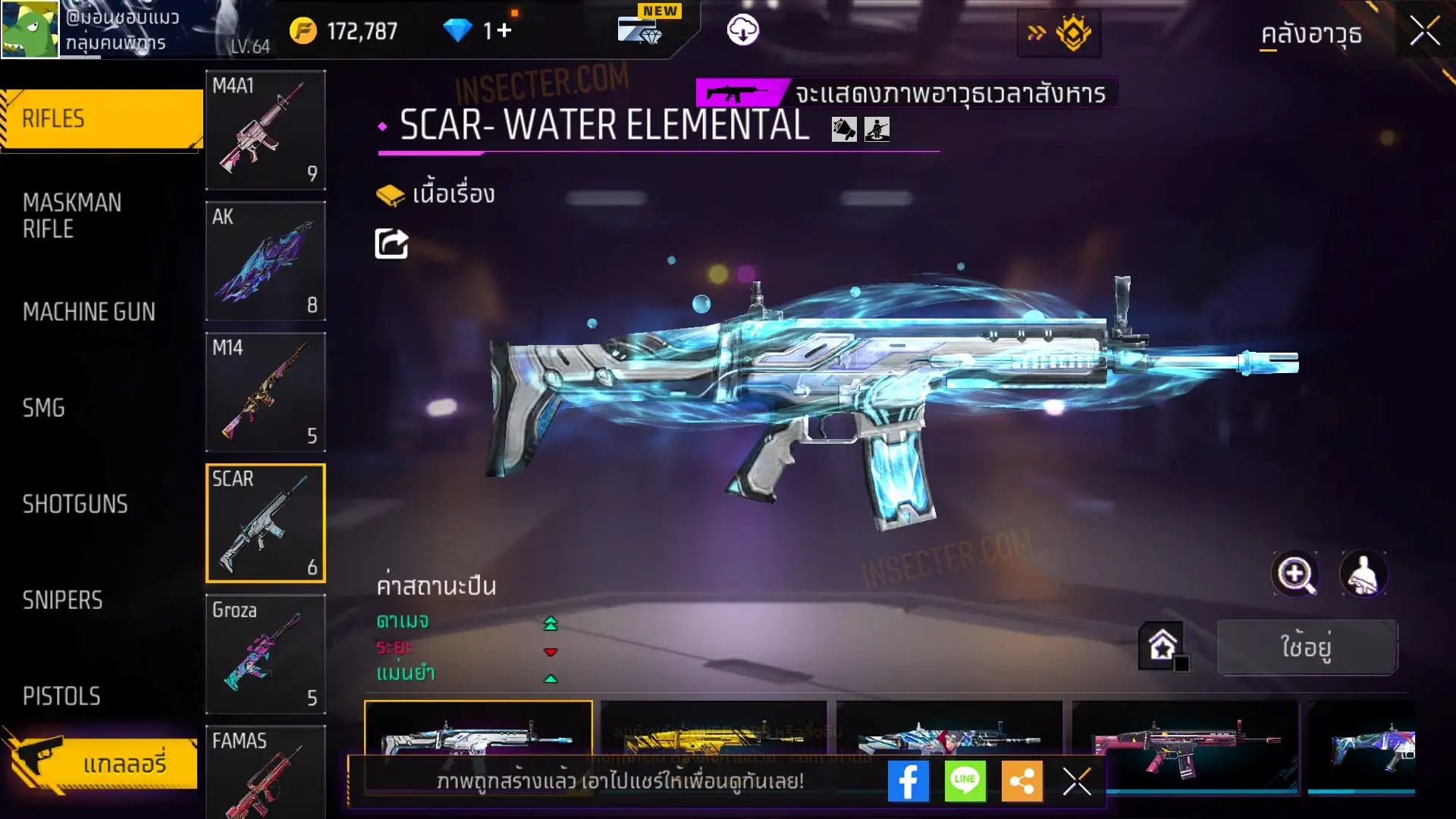Choose the AK weapon tile
Image resolution: width=1456 pixels, height=819 pixels.
pos(265,261)
